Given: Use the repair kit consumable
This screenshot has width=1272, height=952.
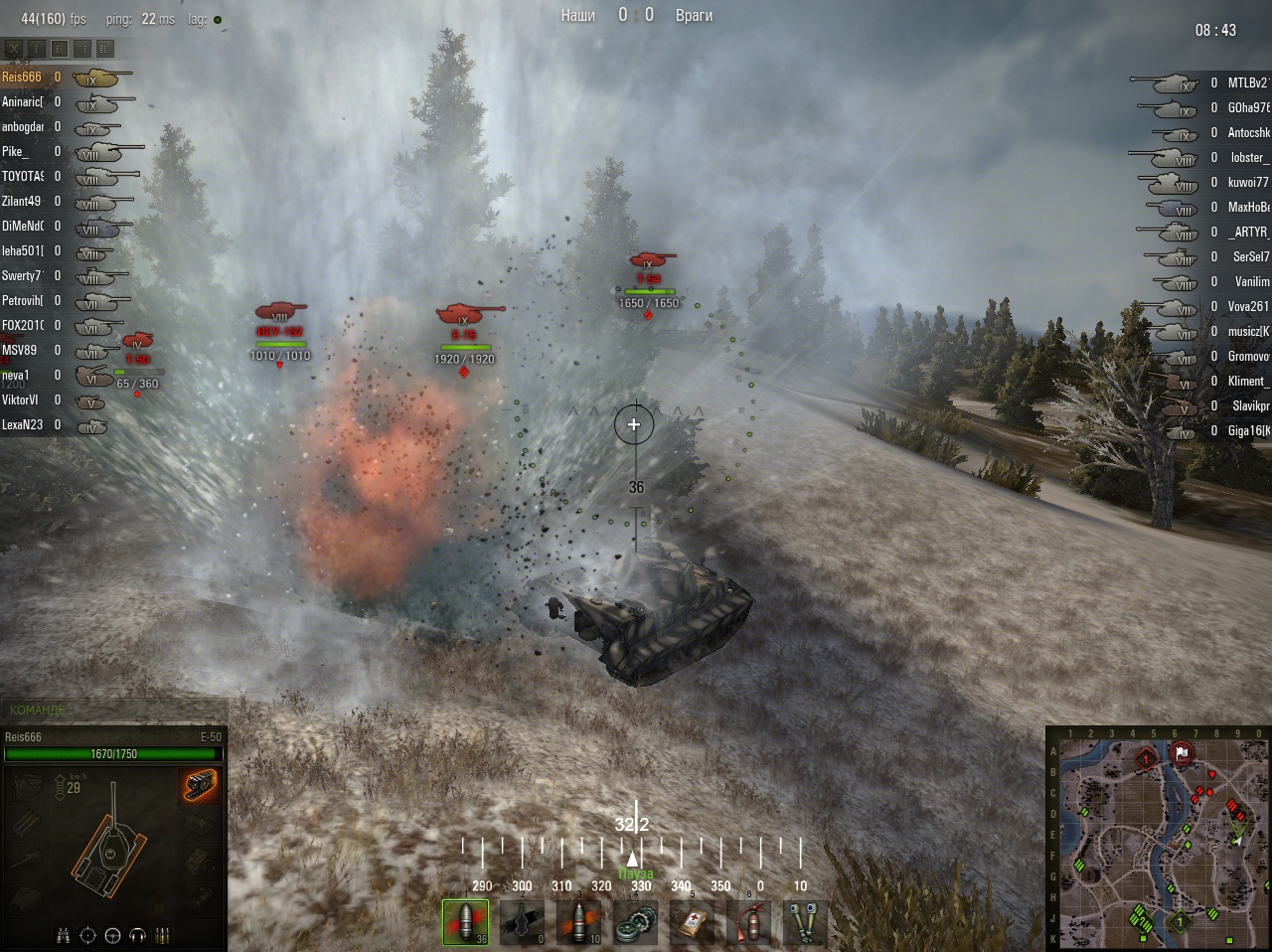Looking at the screenshot, I should (x=635, y=922).
